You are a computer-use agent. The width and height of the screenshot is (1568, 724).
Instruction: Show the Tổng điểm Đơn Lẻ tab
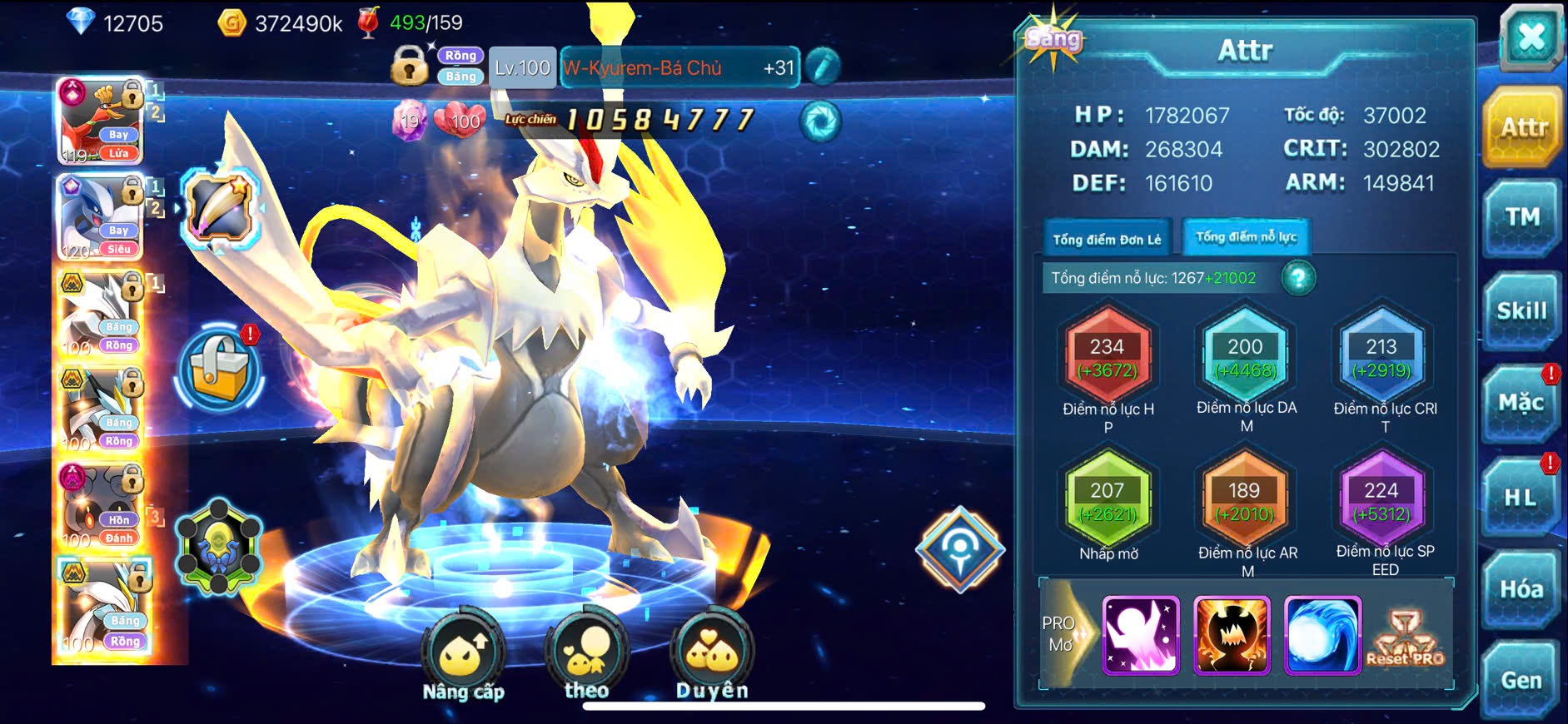1107,240
